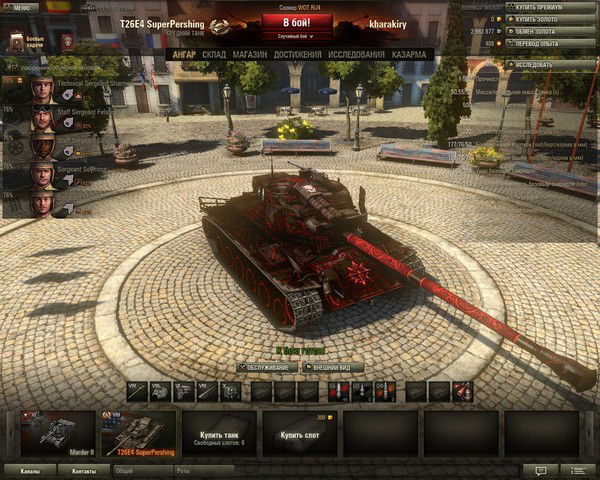Image resolution: width=600 pixels, height=480 pixels.
Task: Click the Купить танк slot
Action: [218, 433]
